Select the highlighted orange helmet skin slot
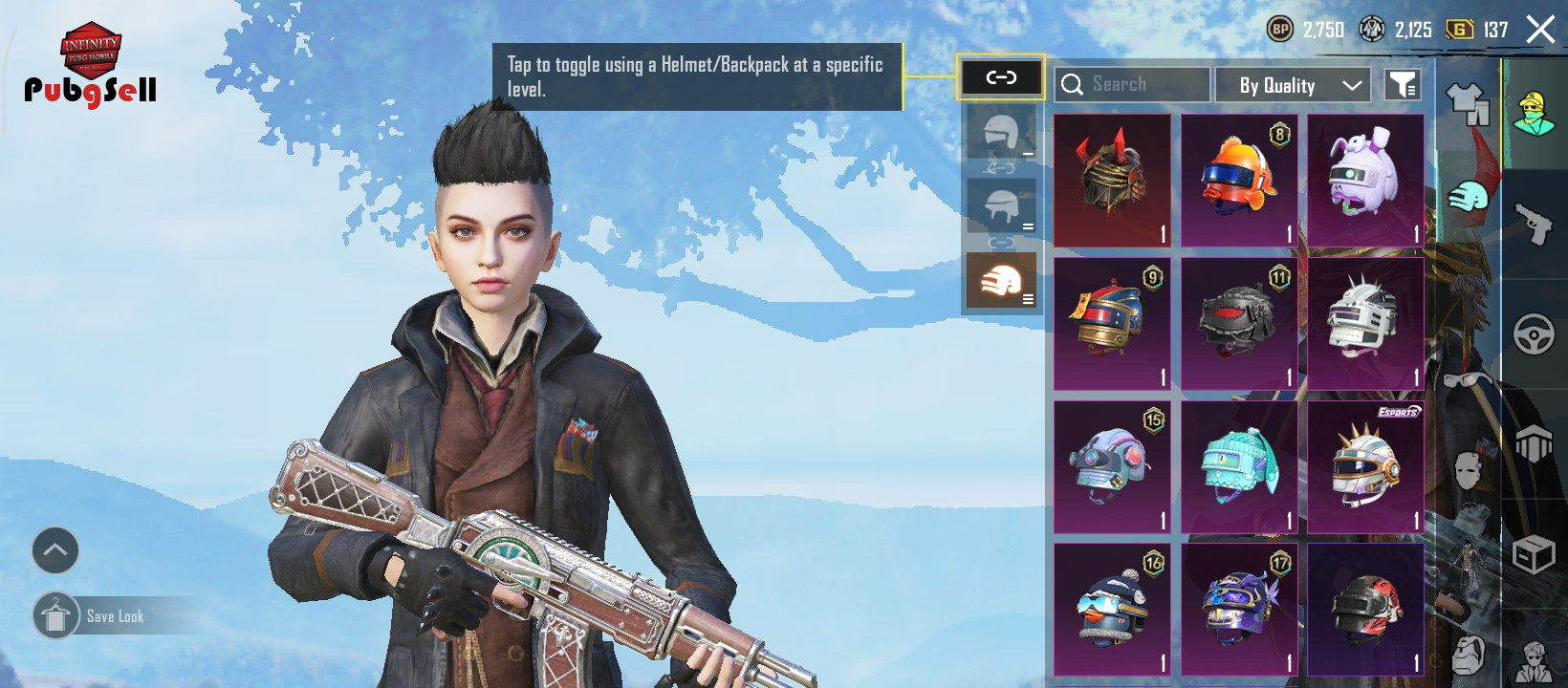Screen dimensions: 1568x688 [x=1001, y=281]
